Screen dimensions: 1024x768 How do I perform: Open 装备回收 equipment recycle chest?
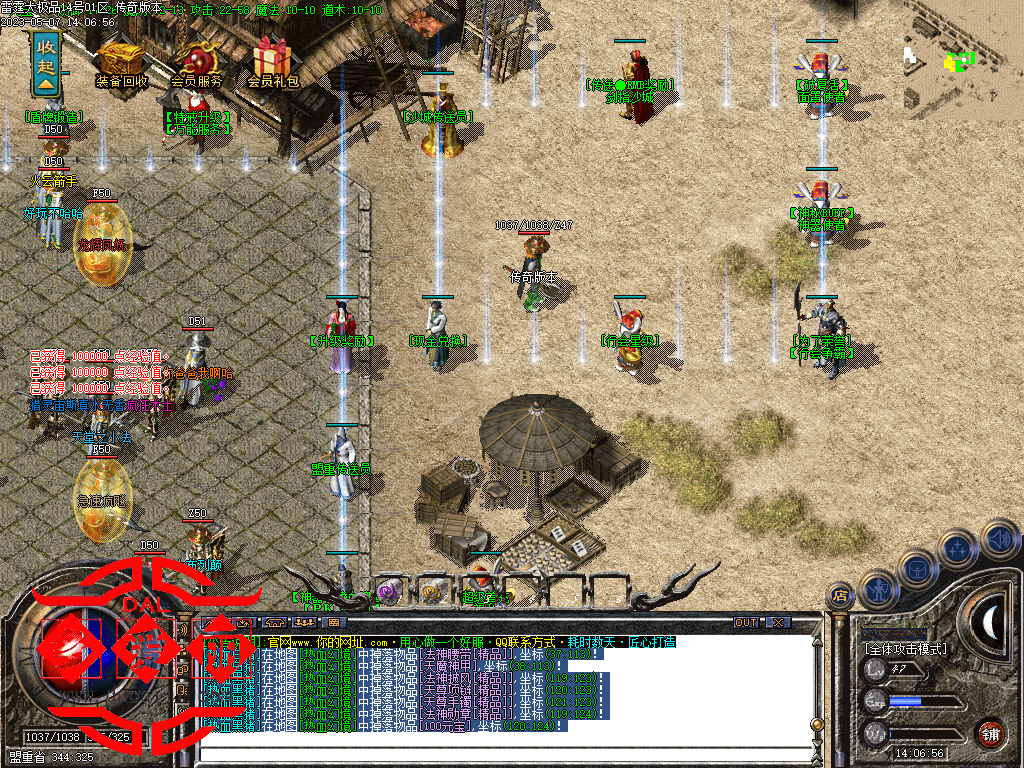pyautogui.click(x=120, y=58)
